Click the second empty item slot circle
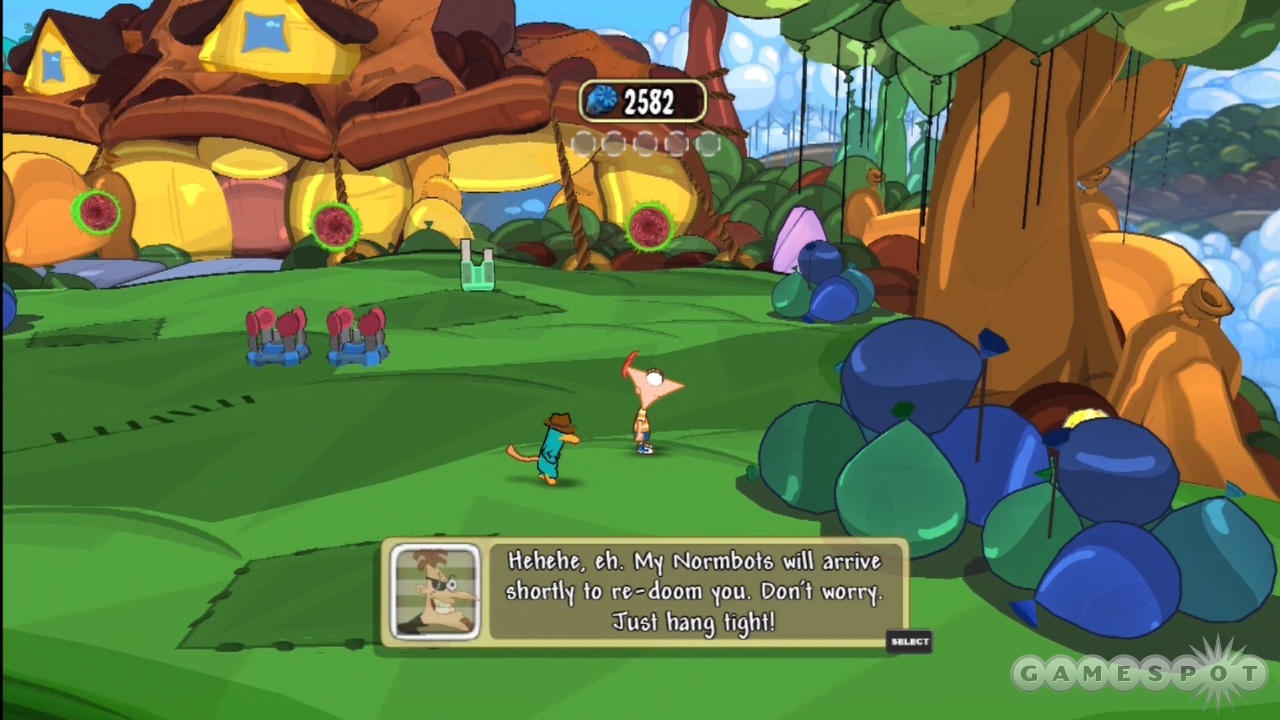The image size is (1280, 720). click(614, 144)
